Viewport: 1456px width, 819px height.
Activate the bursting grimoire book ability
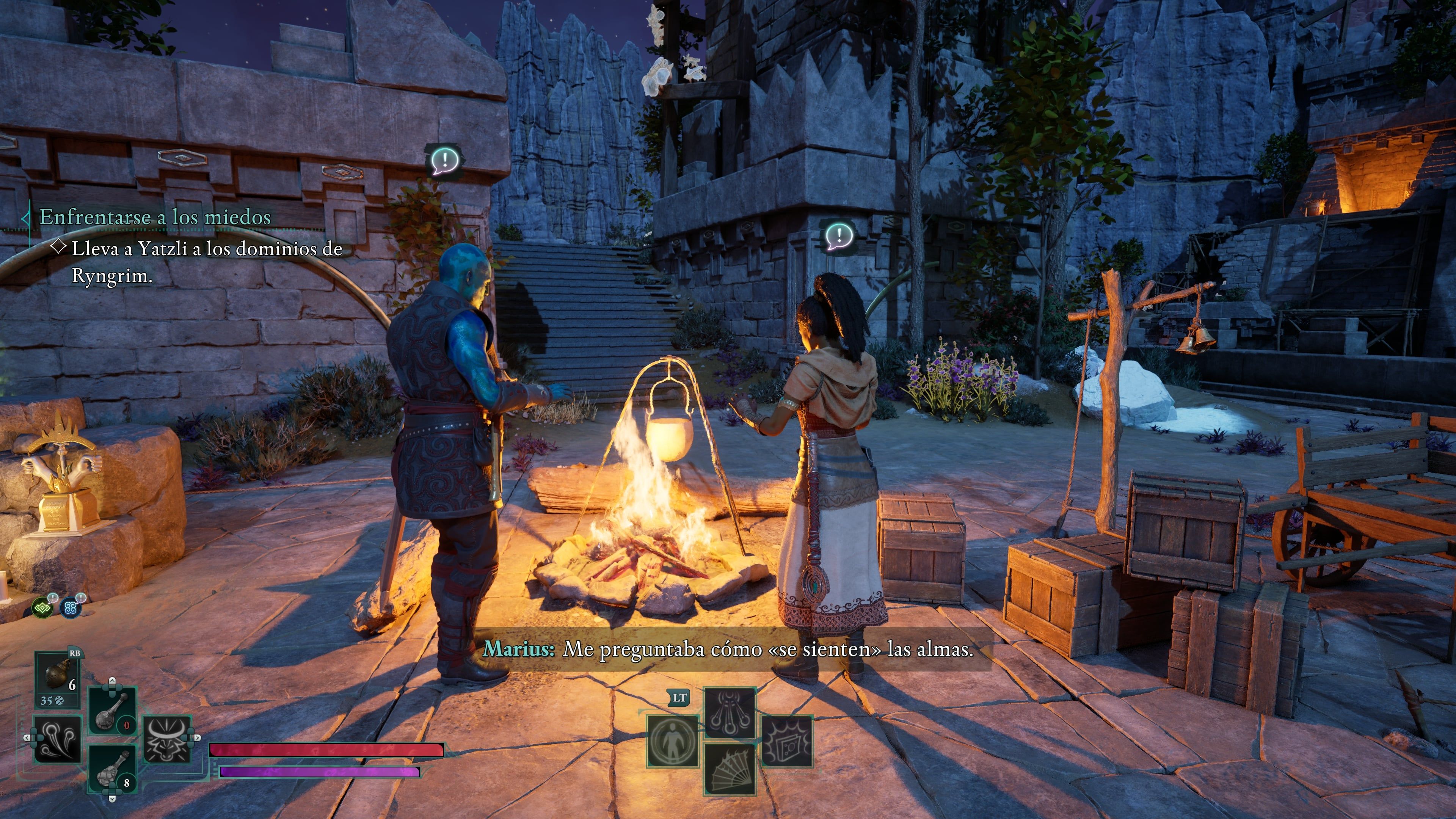(786, 741)
